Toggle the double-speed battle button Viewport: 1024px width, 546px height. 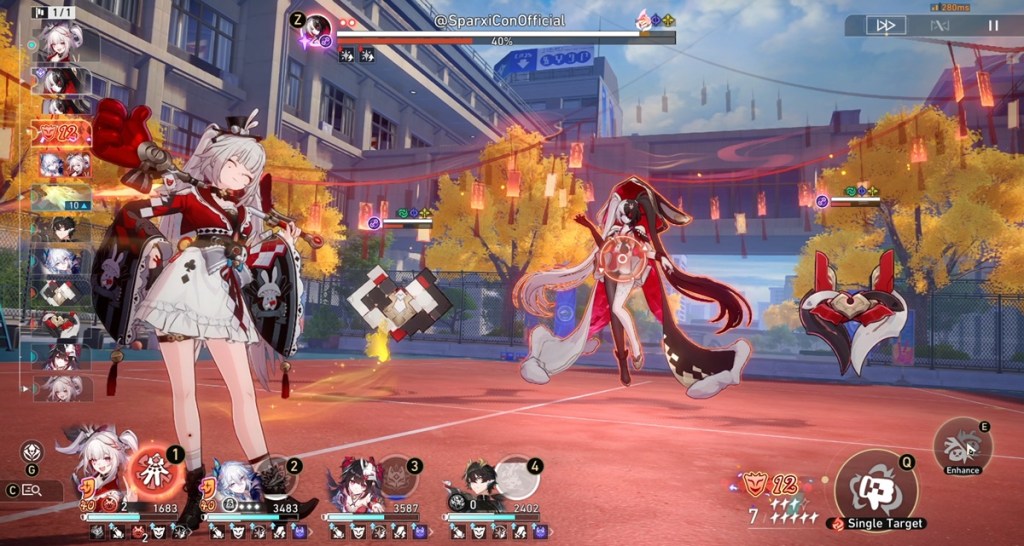coord(885,25)
